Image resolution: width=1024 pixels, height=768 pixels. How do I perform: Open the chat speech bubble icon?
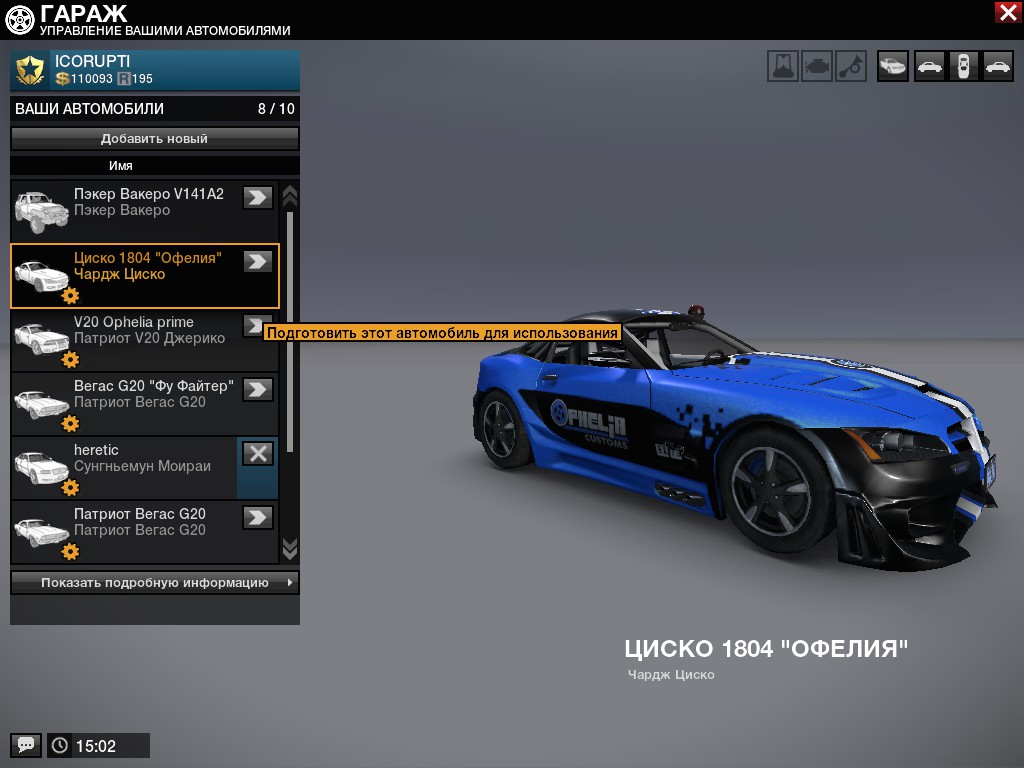(26, 745)
